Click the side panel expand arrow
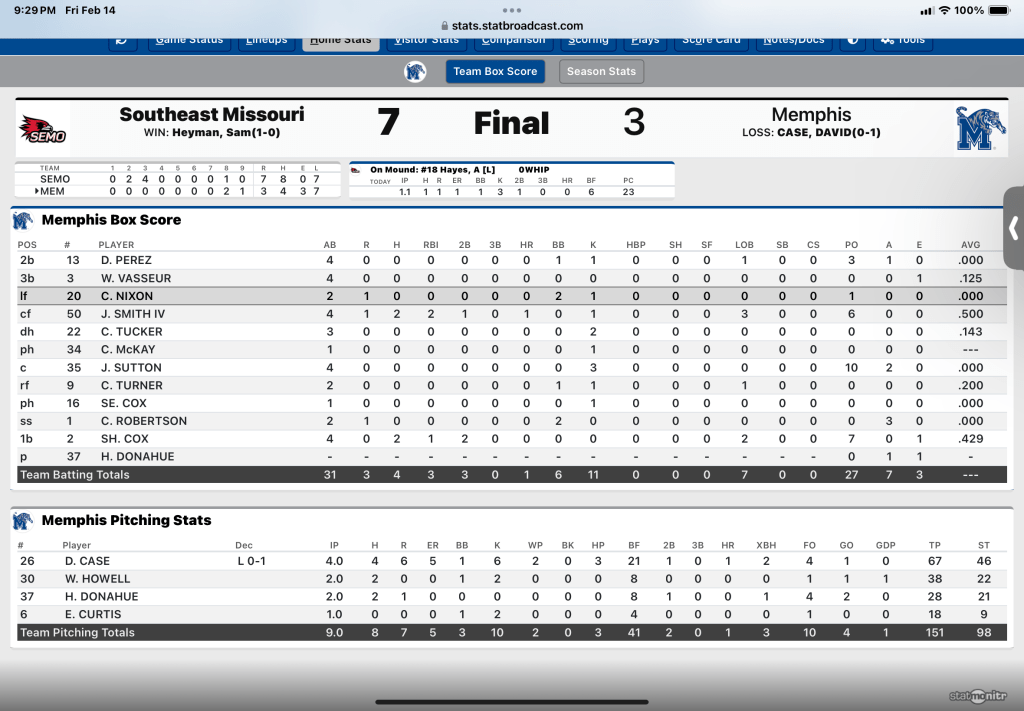Image resolution: width=1024 pixels, height=711 pixels. [1013, 228]
